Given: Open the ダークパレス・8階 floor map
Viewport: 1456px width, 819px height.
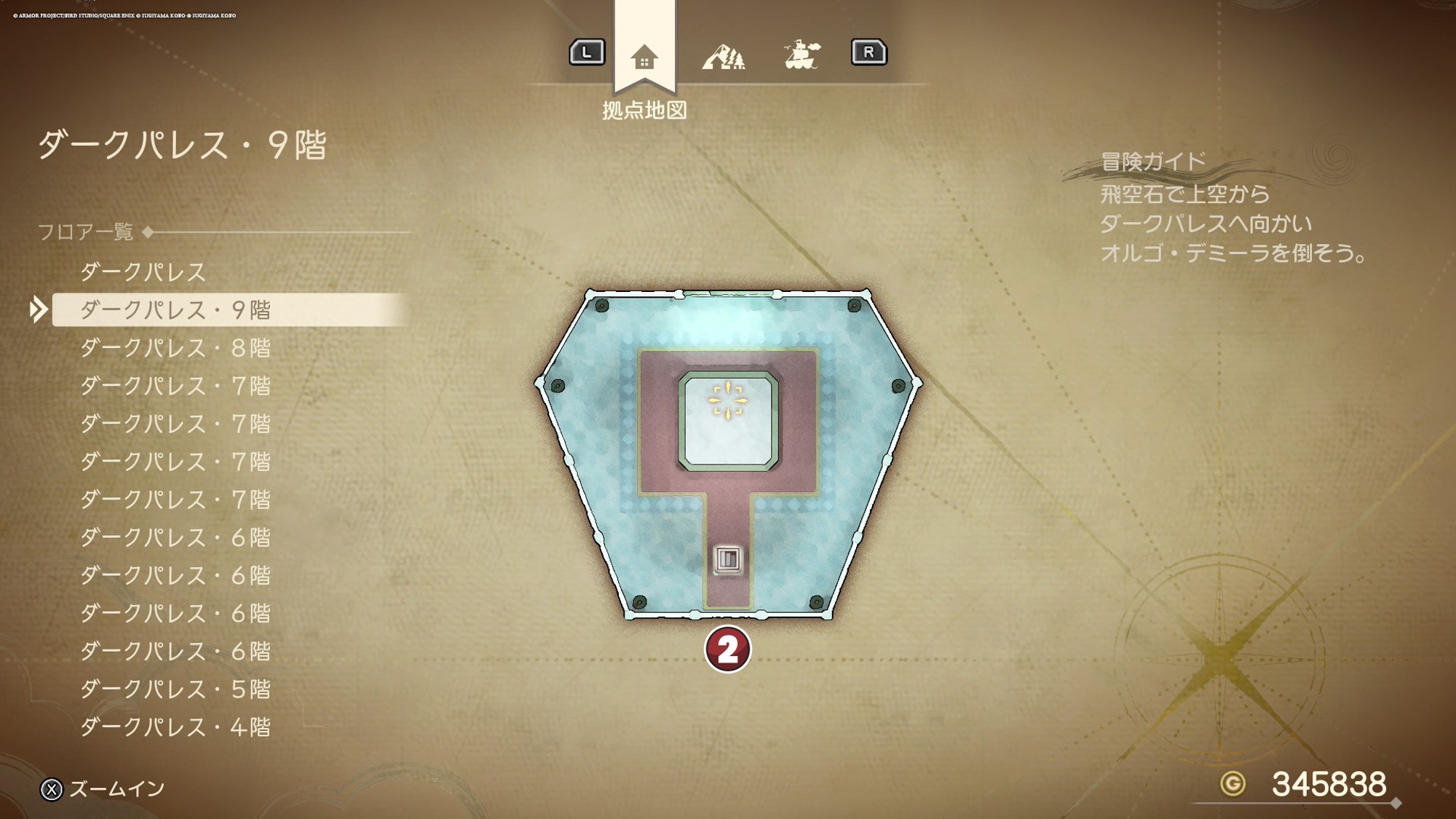Looking at the screenshot, I should pyautogui.click(x=175, y=348).
